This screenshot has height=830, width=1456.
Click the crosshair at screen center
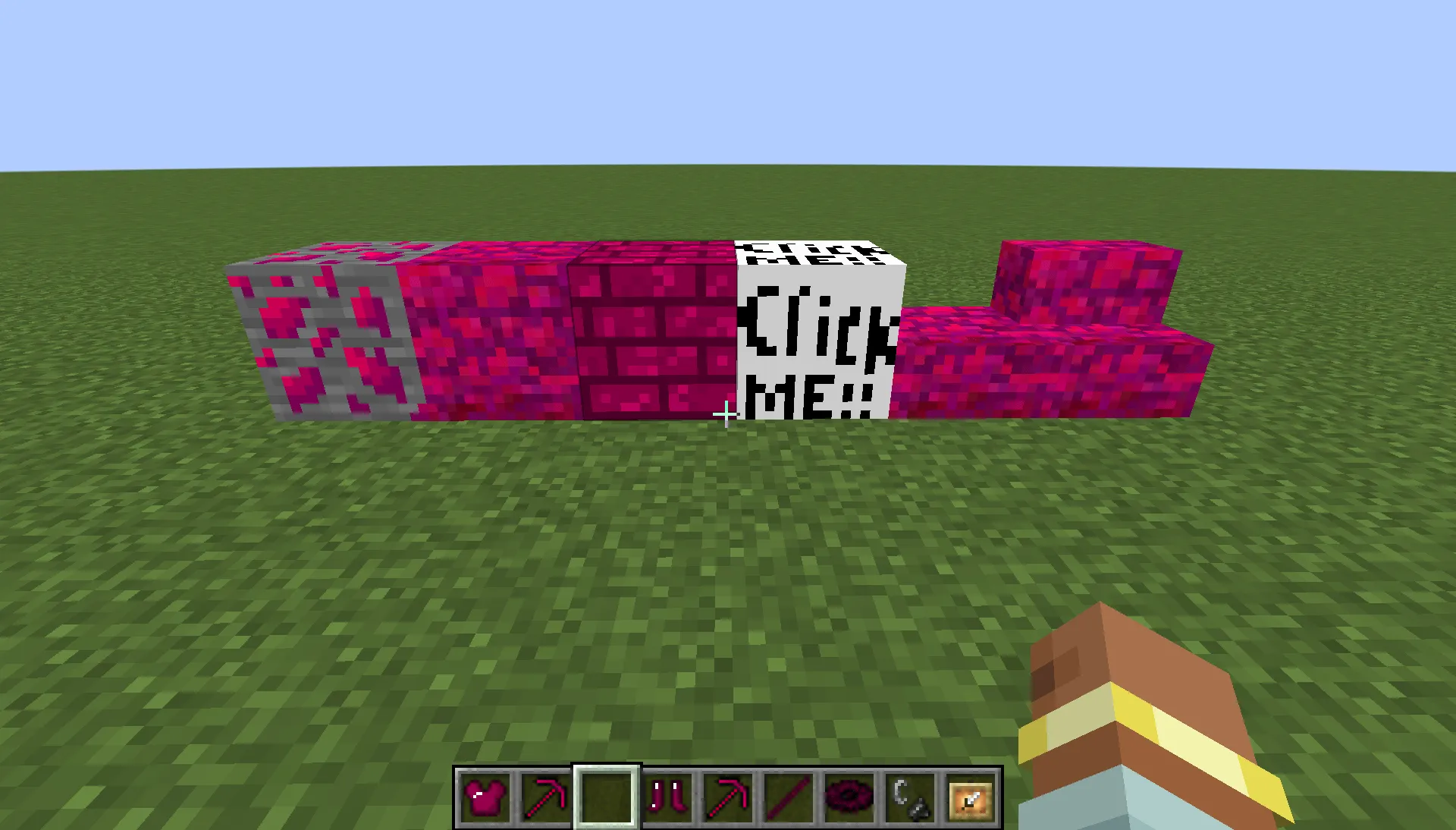pos(726,414)
